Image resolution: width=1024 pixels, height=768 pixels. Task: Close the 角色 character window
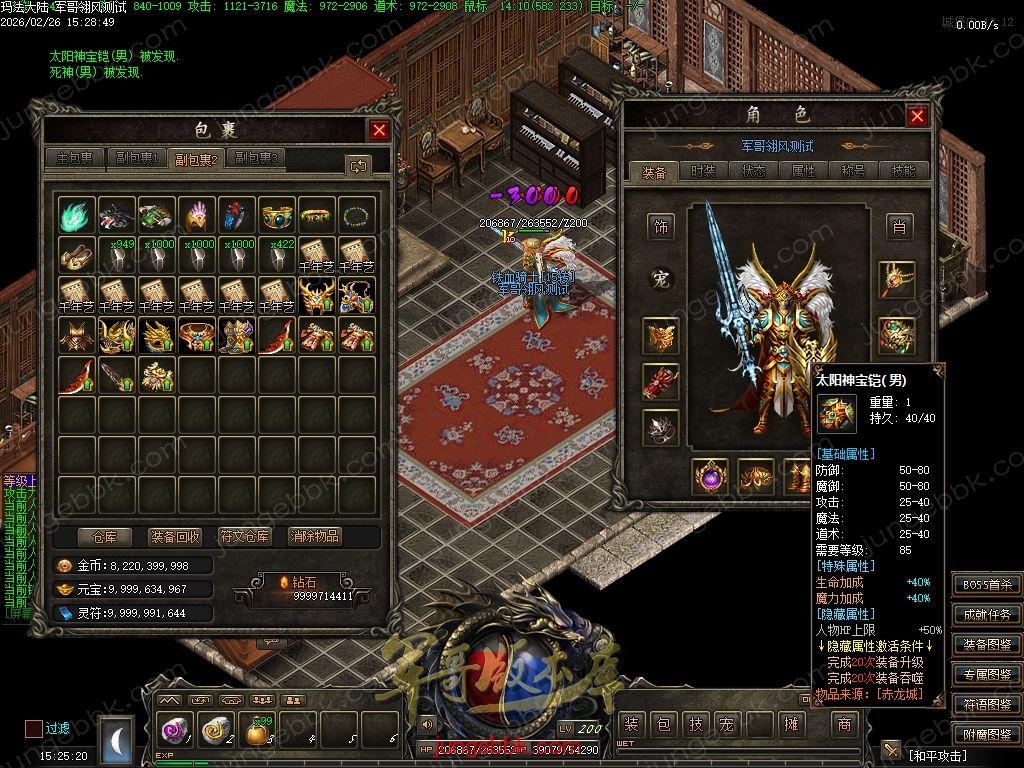917,116
